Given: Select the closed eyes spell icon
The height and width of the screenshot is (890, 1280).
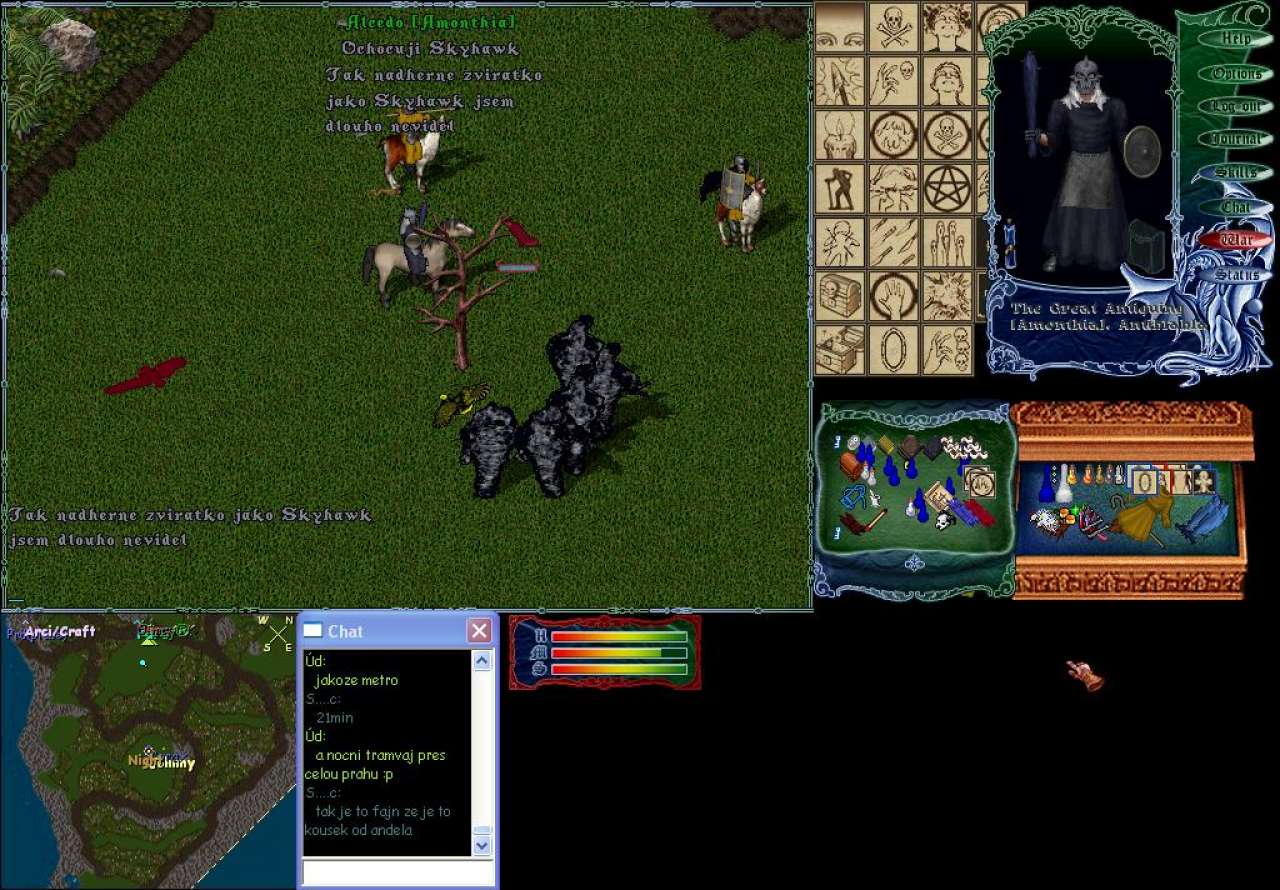Looking at the screenshot, I should (840, 27).
